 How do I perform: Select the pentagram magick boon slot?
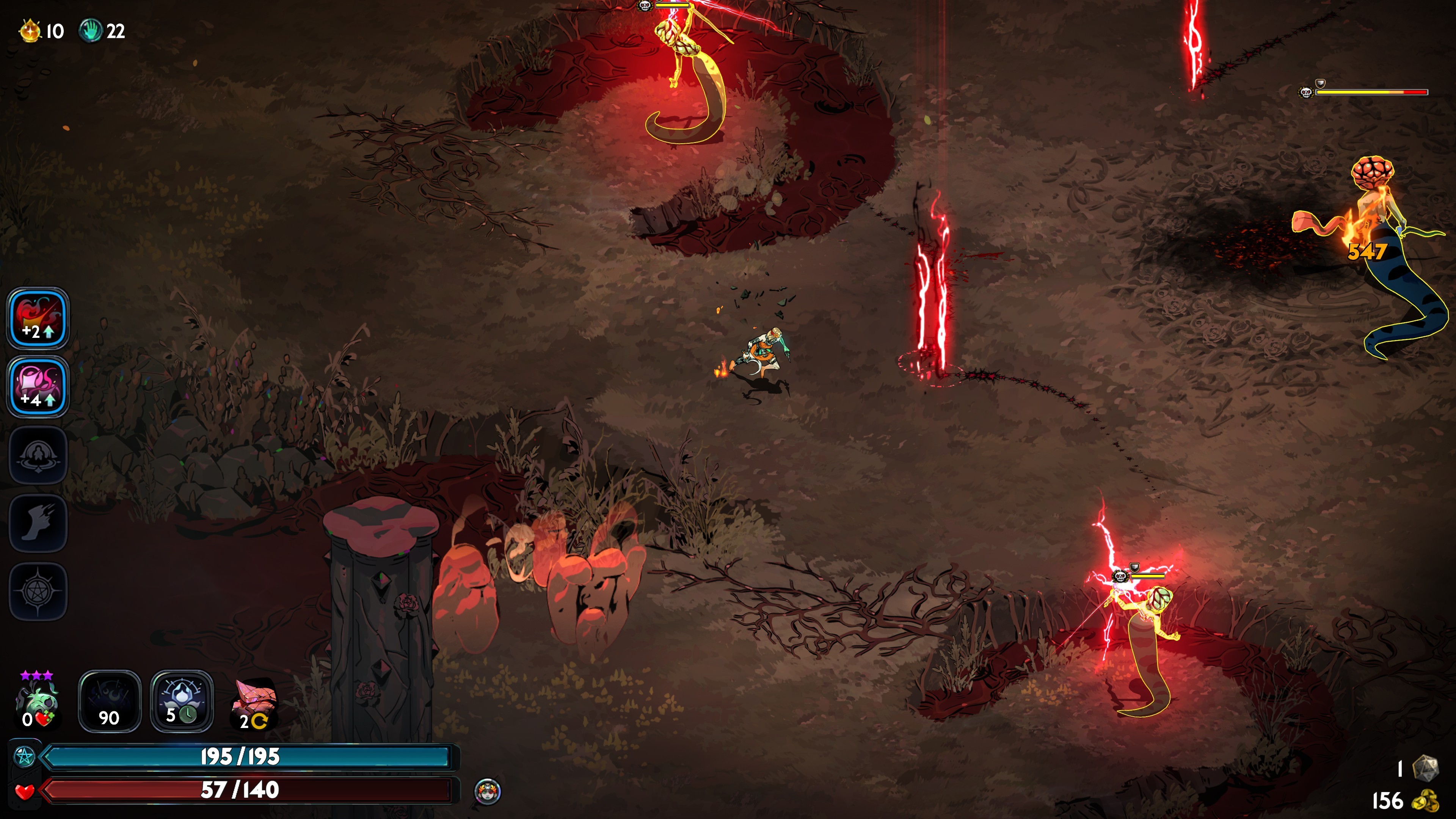pos(38,591)
